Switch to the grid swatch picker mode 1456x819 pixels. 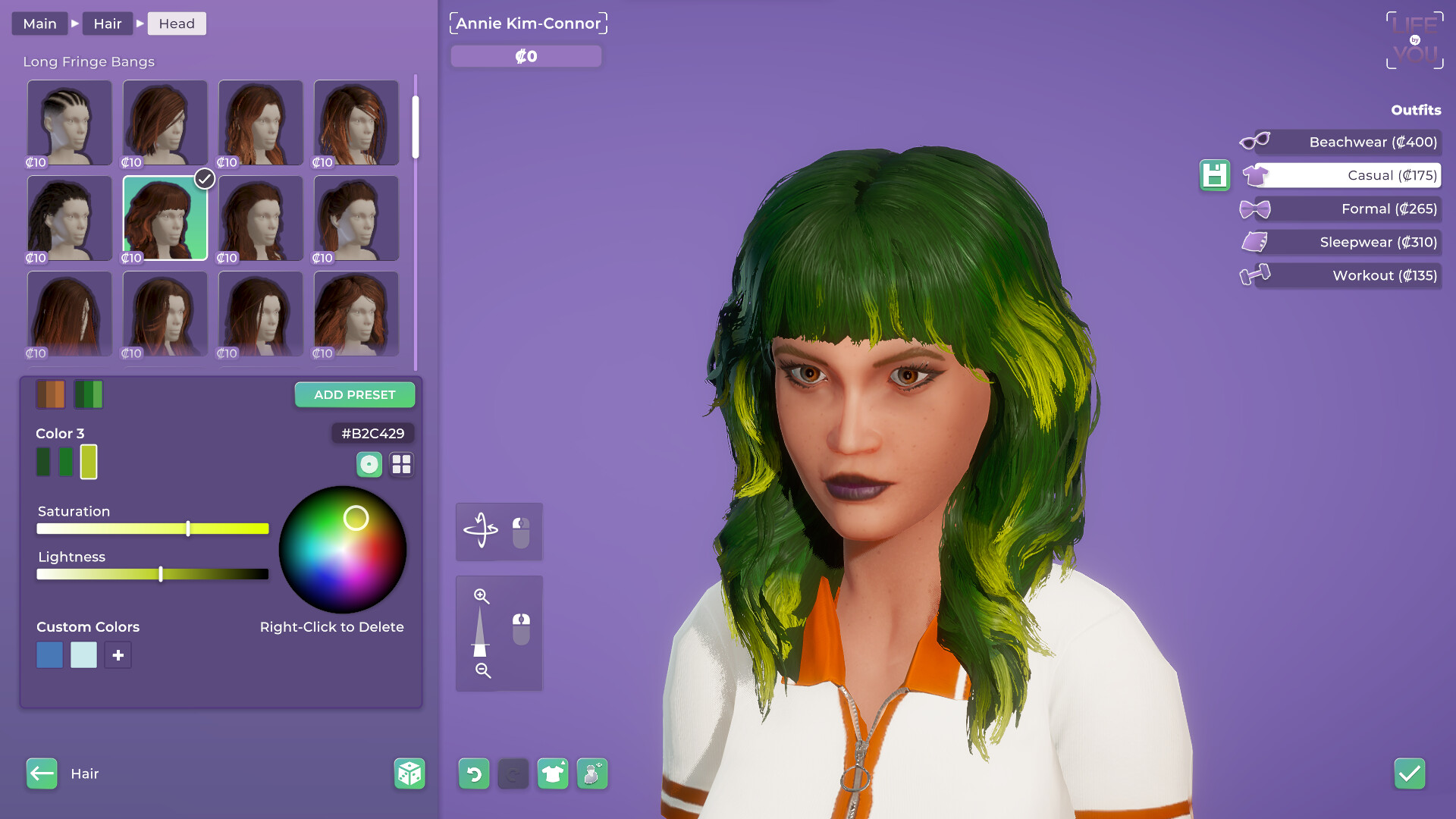(x=402, y=464)
